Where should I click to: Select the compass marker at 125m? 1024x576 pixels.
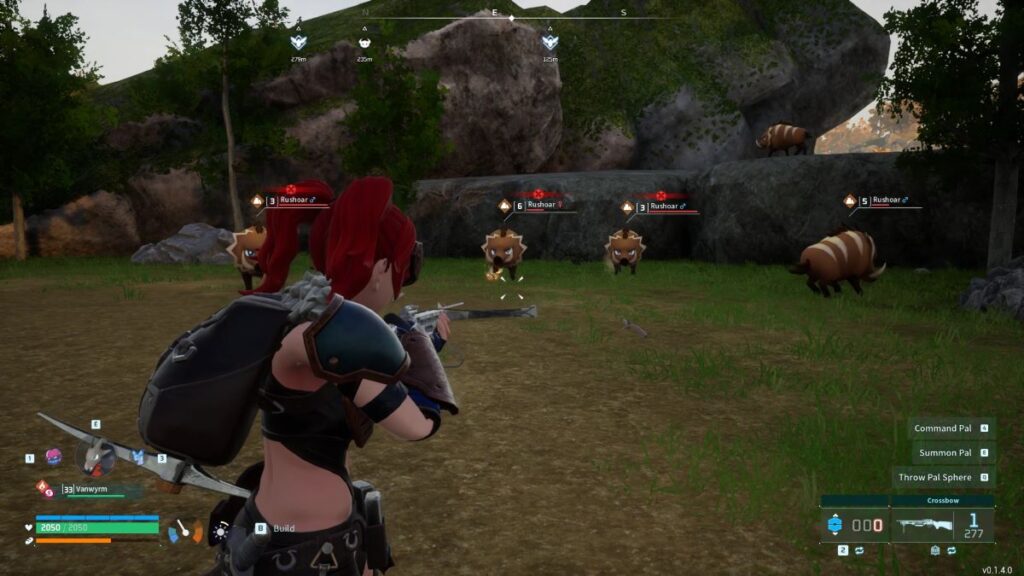pyautogui.click(x=549, y=43)
